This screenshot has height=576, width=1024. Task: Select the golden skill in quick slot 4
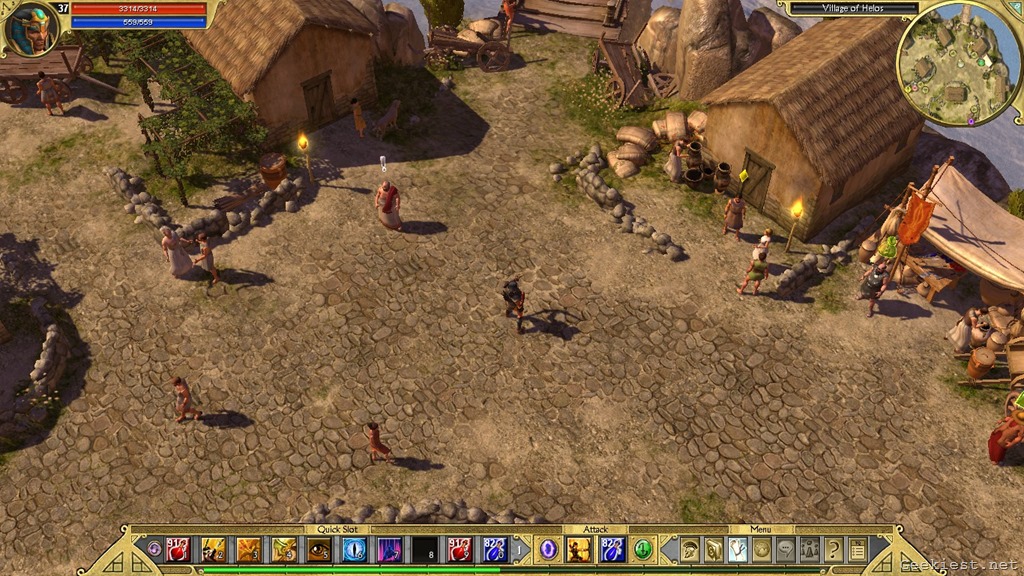pos(284,549)
